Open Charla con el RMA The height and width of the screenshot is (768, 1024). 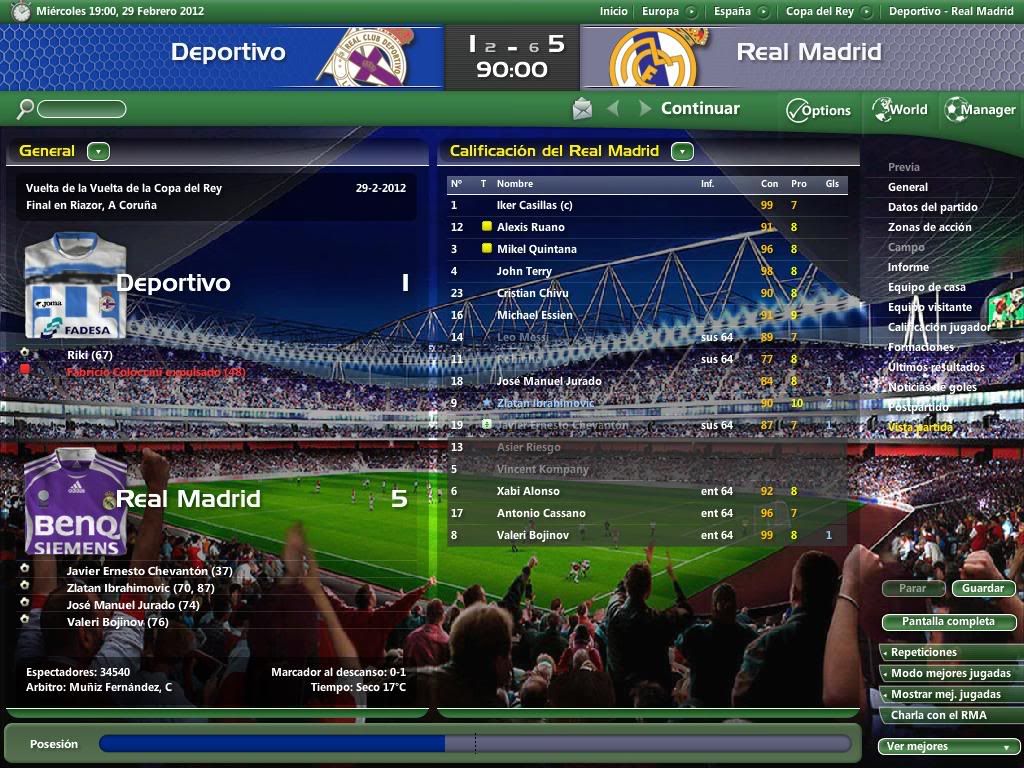pyautogui.click(x=938, y=715)
